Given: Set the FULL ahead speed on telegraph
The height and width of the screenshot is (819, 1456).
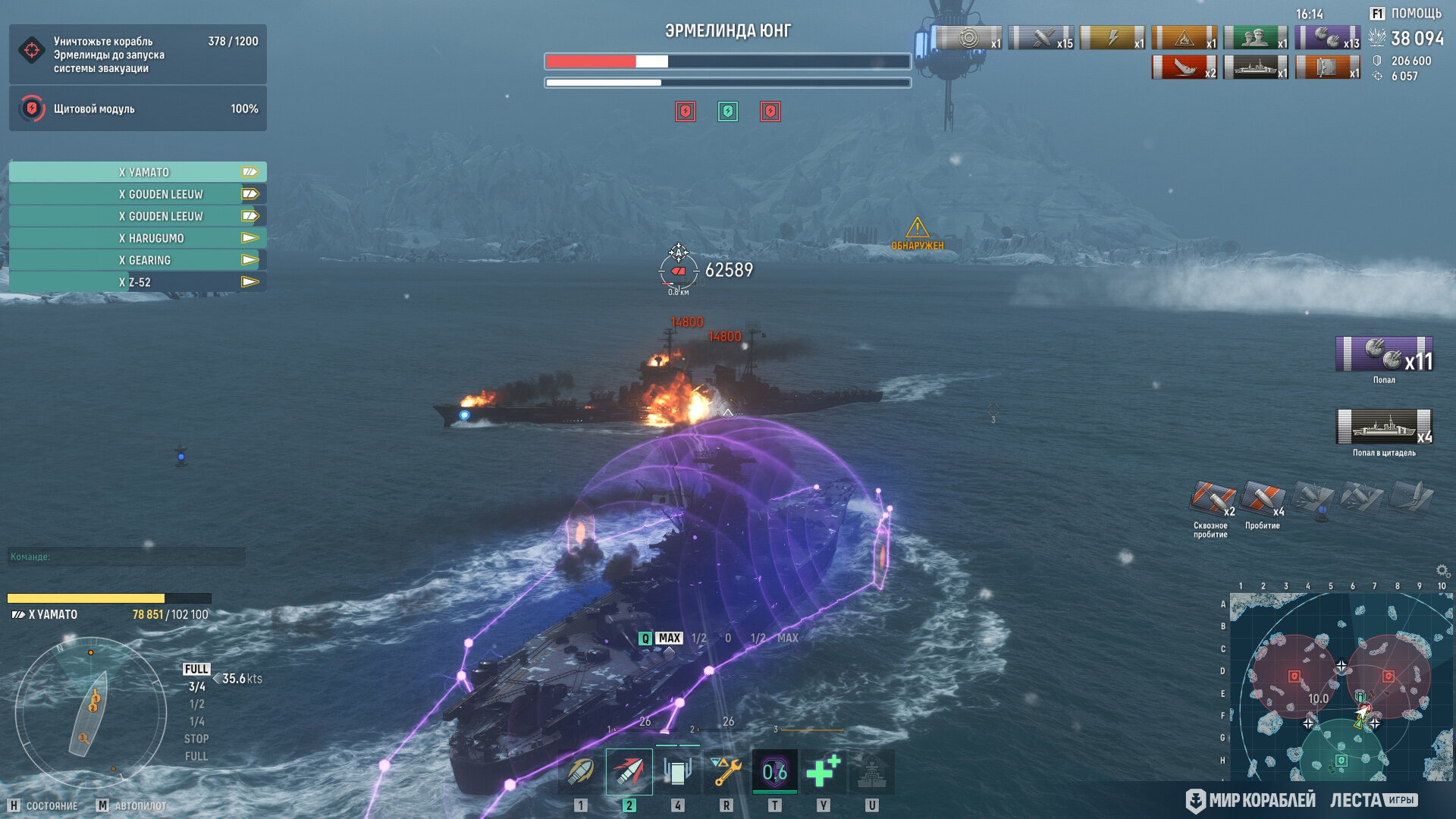Looking at the screenshot, I should [196, 669].
